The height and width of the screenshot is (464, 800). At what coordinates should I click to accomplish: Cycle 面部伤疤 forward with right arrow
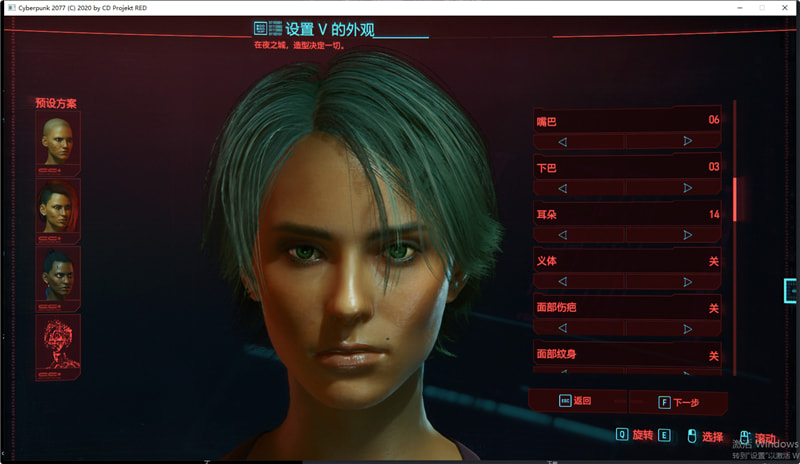(687, 328)
